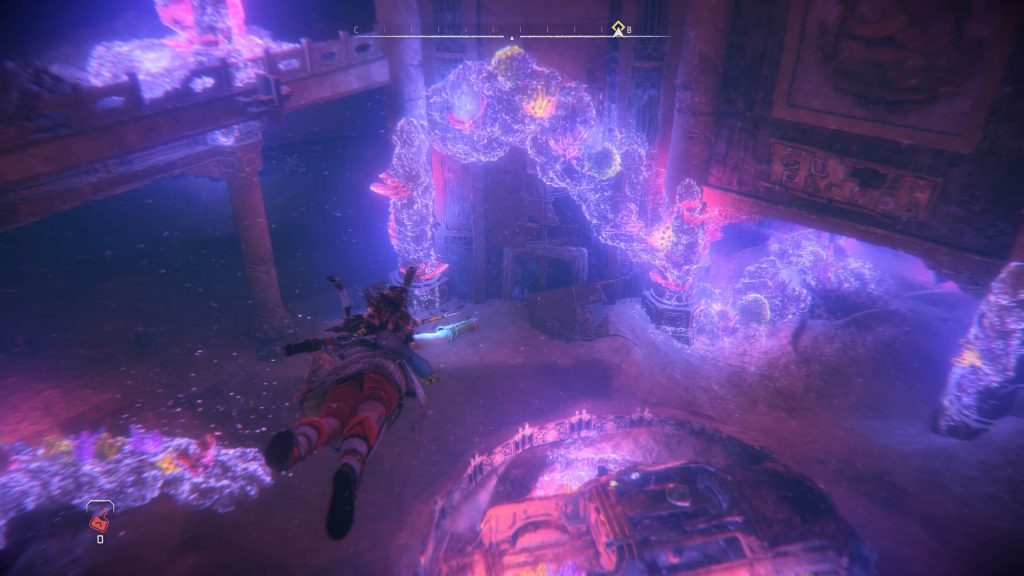Use the red health potion slot
Image resolution: width=1024 pixels, height=576 pixels.
click(100, 518)
